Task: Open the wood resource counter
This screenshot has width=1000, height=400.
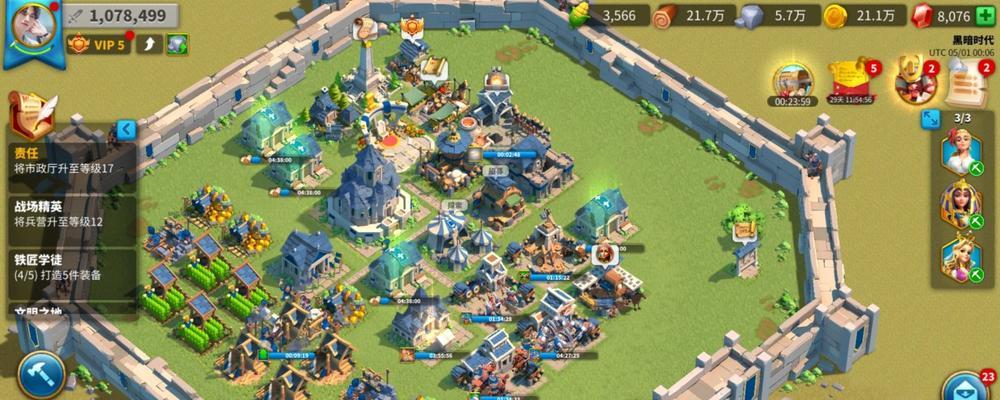Action: (x=694, y=15)
